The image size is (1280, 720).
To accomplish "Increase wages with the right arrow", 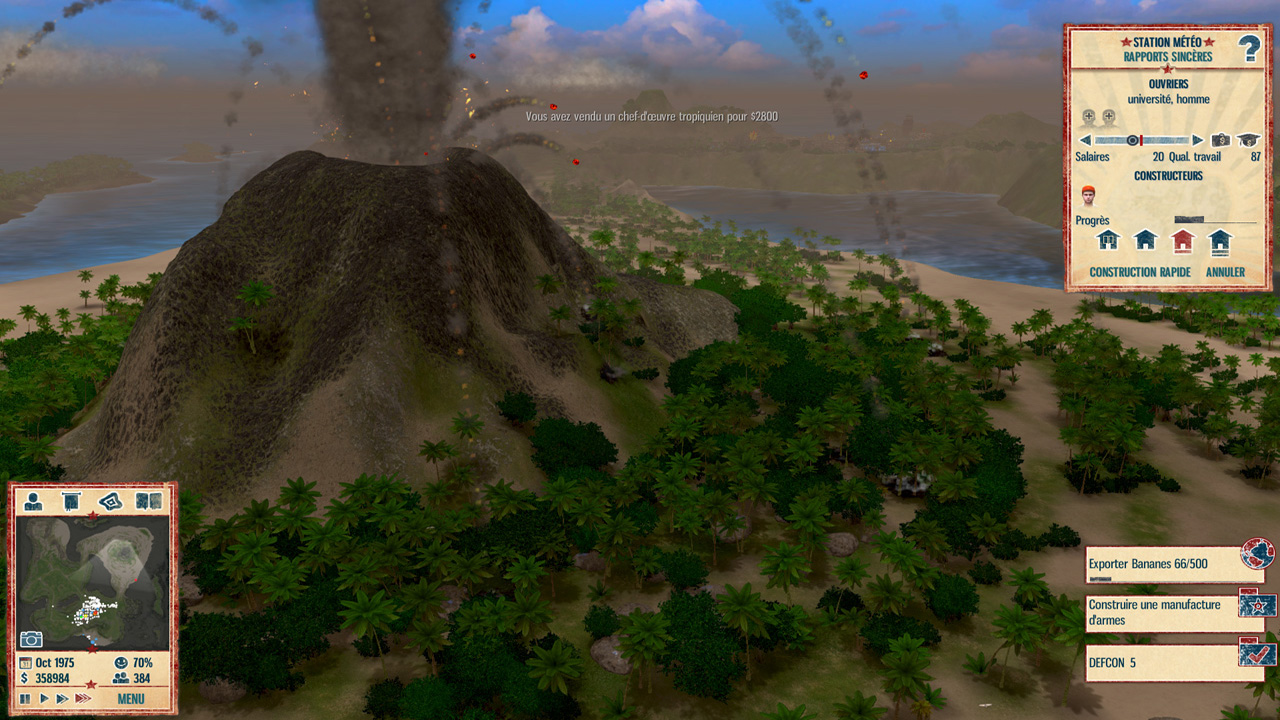I will click(1198, 140).
